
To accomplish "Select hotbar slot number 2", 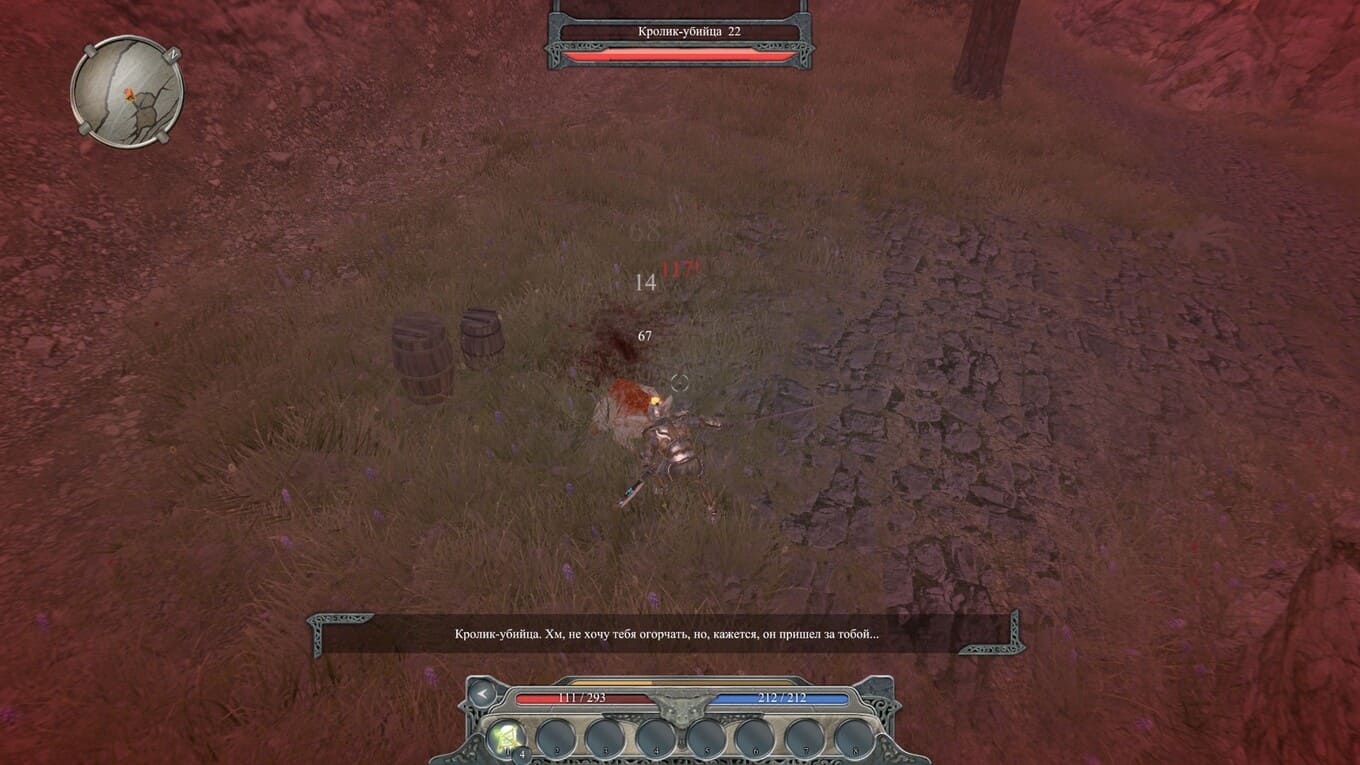I will (556, 740).
